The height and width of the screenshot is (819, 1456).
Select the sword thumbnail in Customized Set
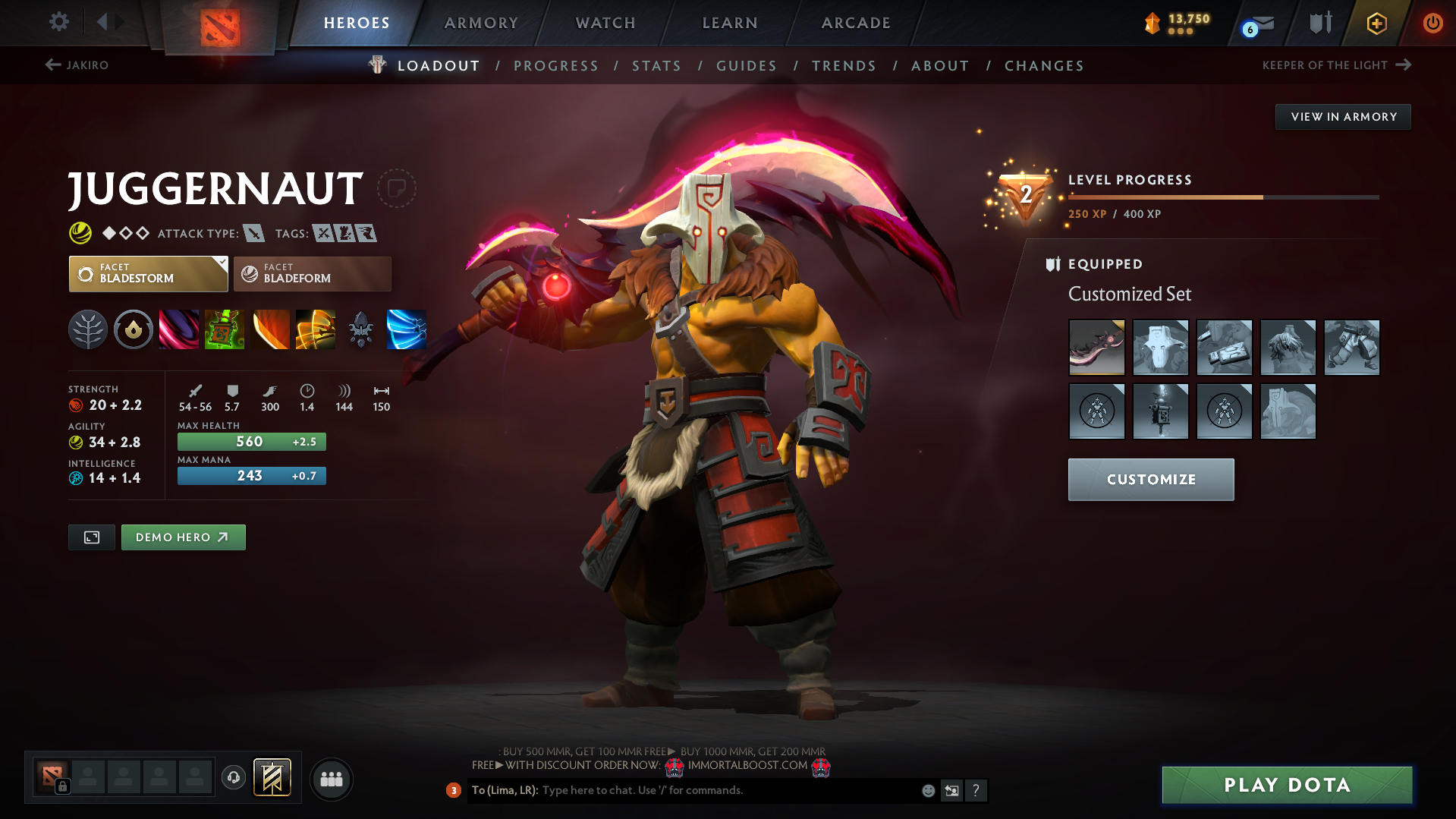coord(1097,347)
